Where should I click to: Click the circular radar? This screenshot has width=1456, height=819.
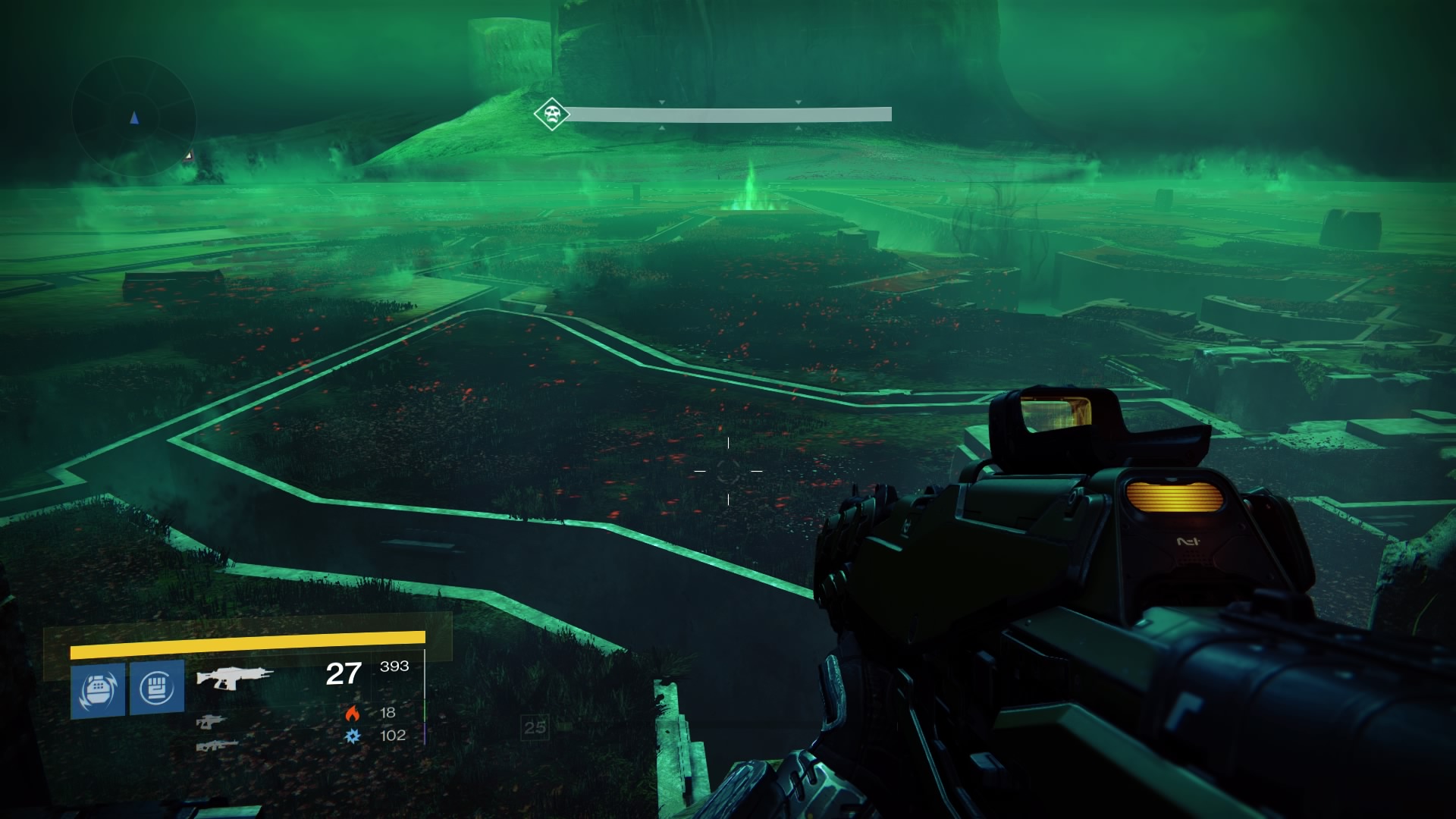[x=134, y=117]
